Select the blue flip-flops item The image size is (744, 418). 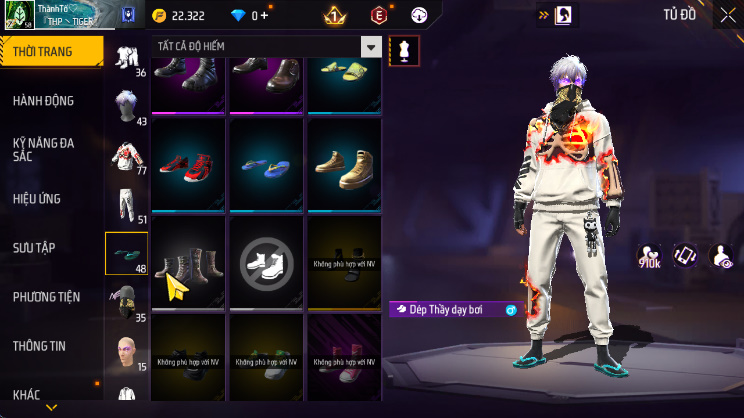tap(267, 164)
